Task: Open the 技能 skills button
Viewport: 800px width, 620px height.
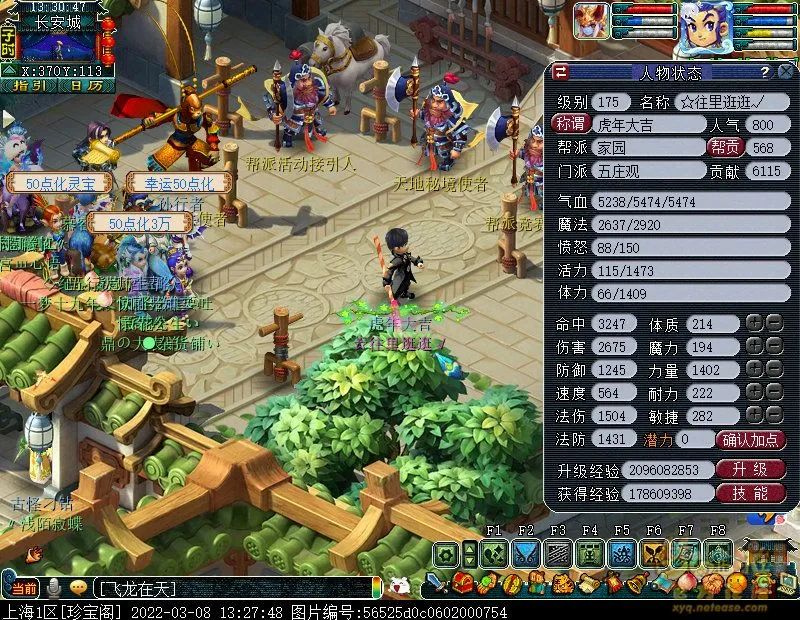Action: point(751,493)
